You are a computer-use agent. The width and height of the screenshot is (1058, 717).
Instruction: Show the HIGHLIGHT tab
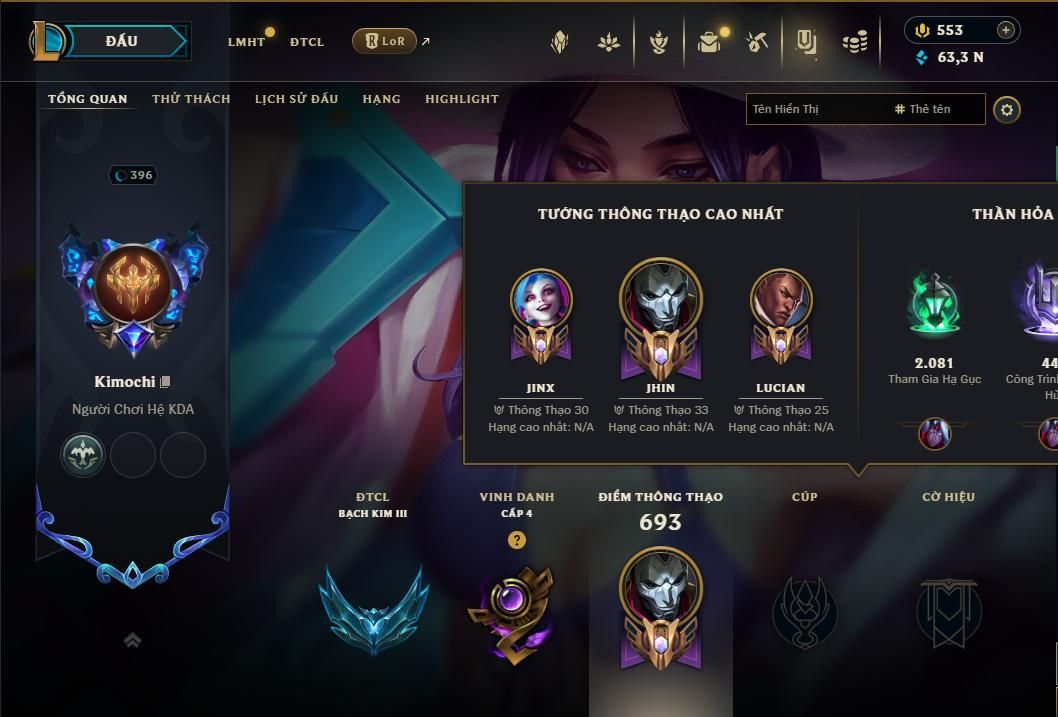tap(461, 99)
